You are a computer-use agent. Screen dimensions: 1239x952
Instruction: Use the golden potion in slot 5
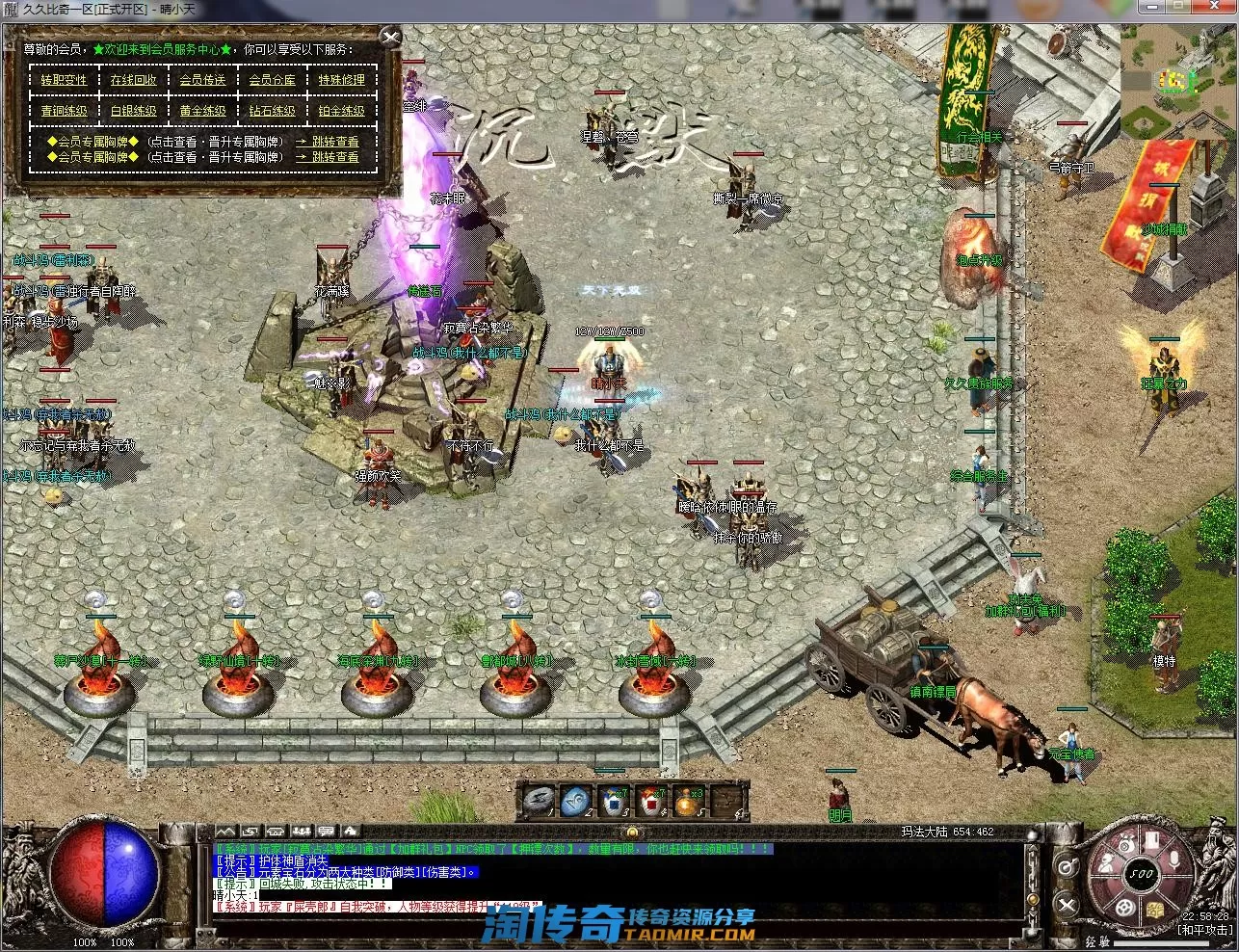688,800
